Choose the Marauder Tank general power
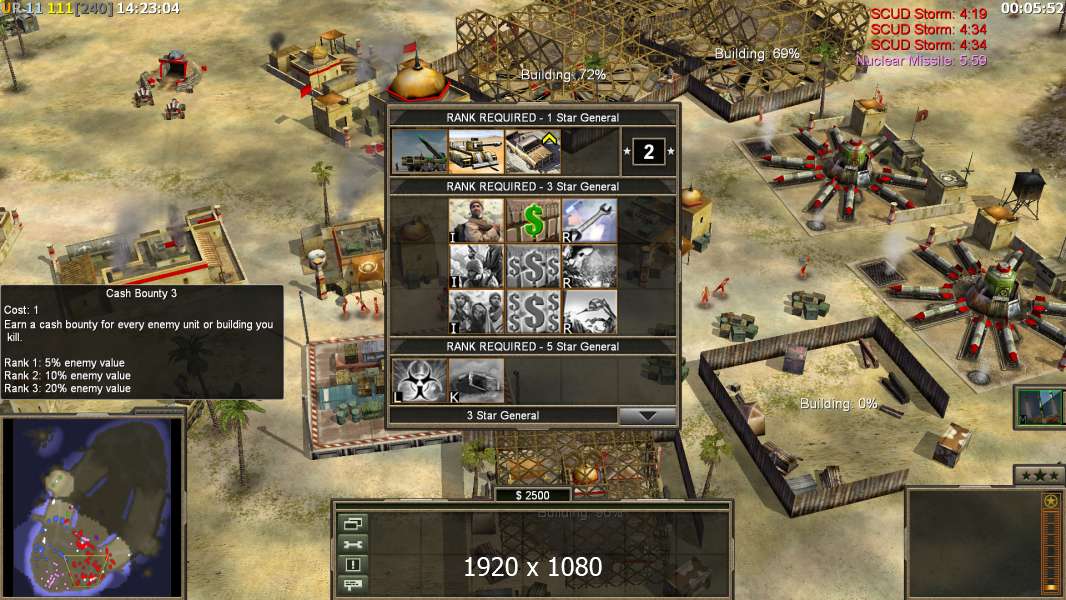 [x=475, y=152]
